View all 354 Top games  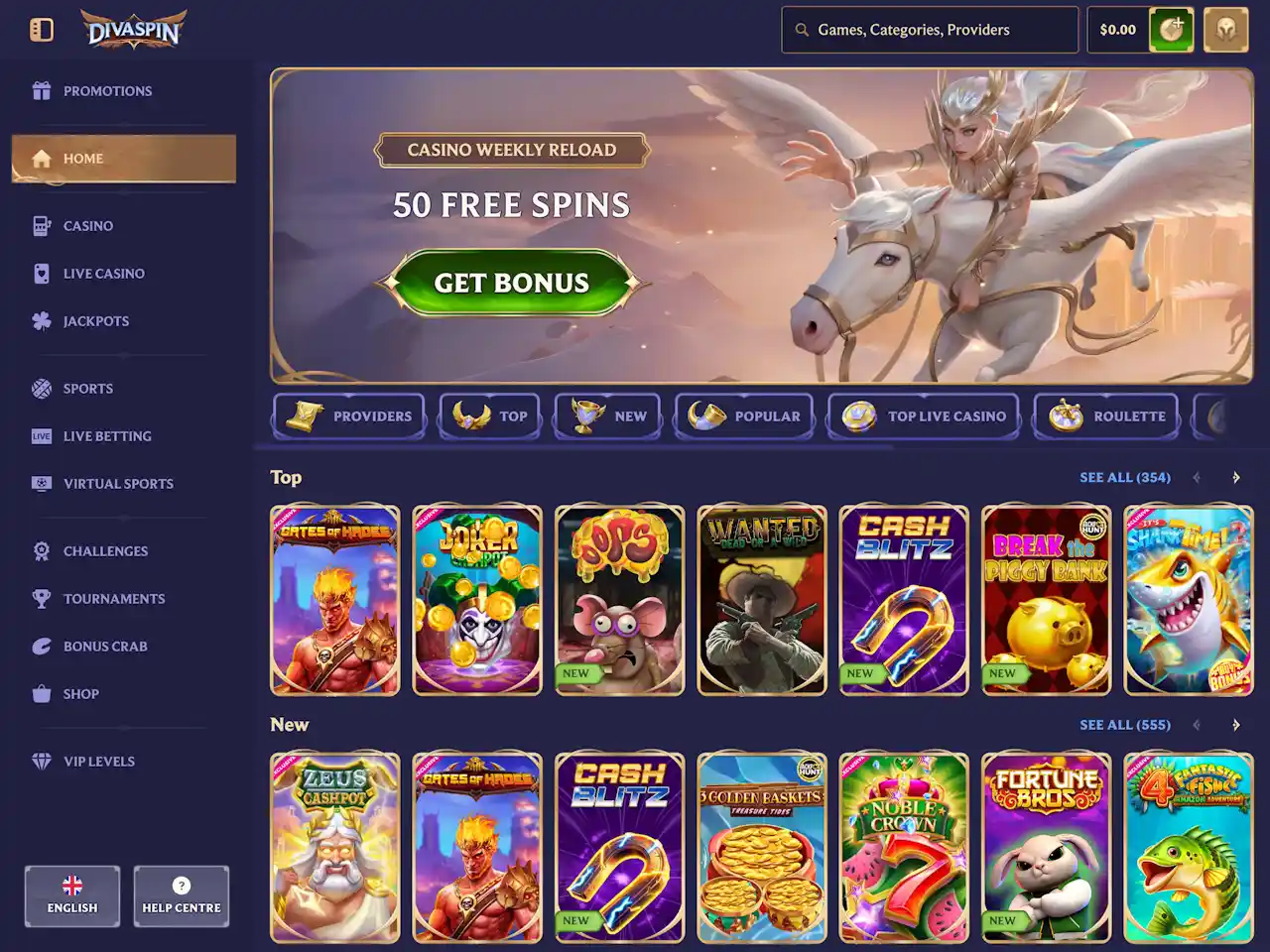tap(1124, 478)
